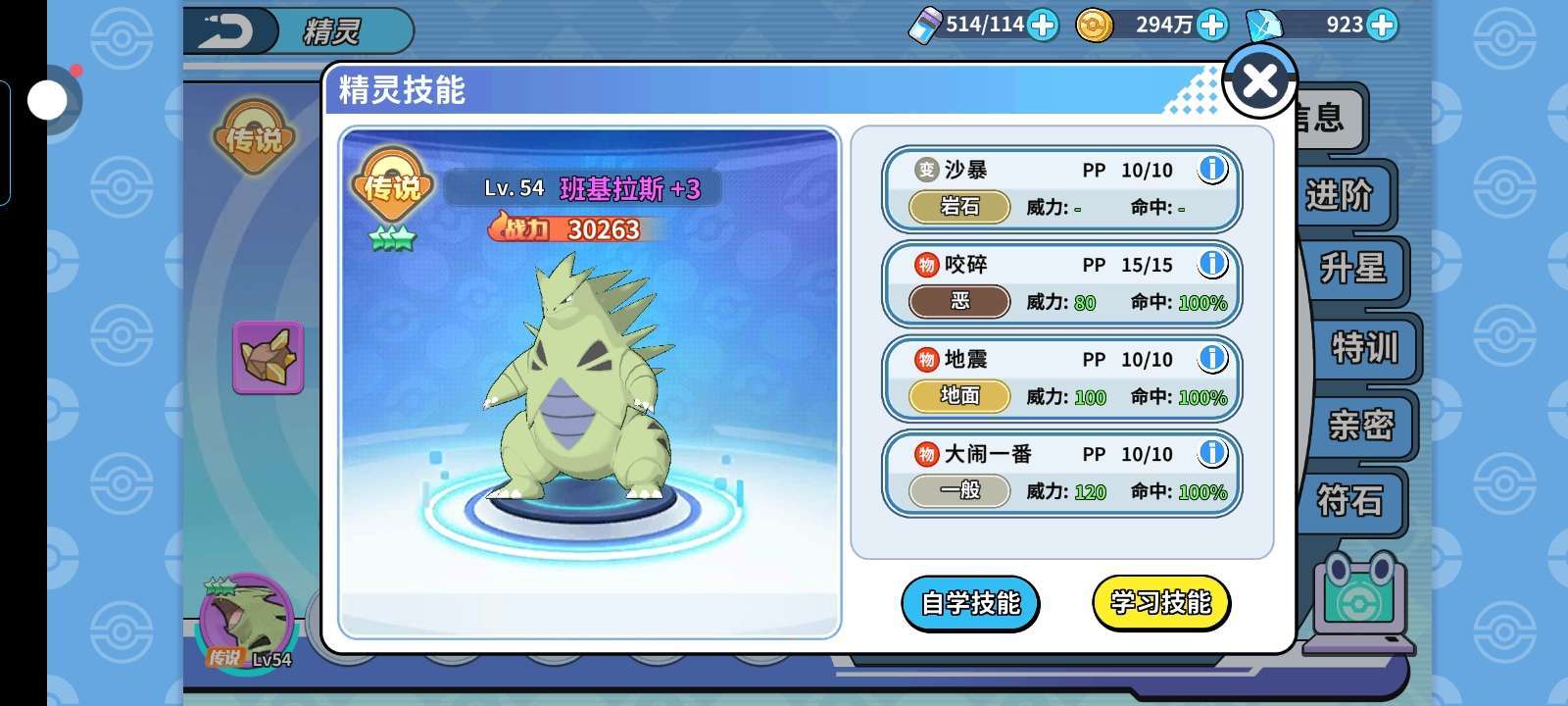The width and height of the screenshot is (1568, 706).
Task: Add gold coins with the plus button
Action: point(1212,25)
